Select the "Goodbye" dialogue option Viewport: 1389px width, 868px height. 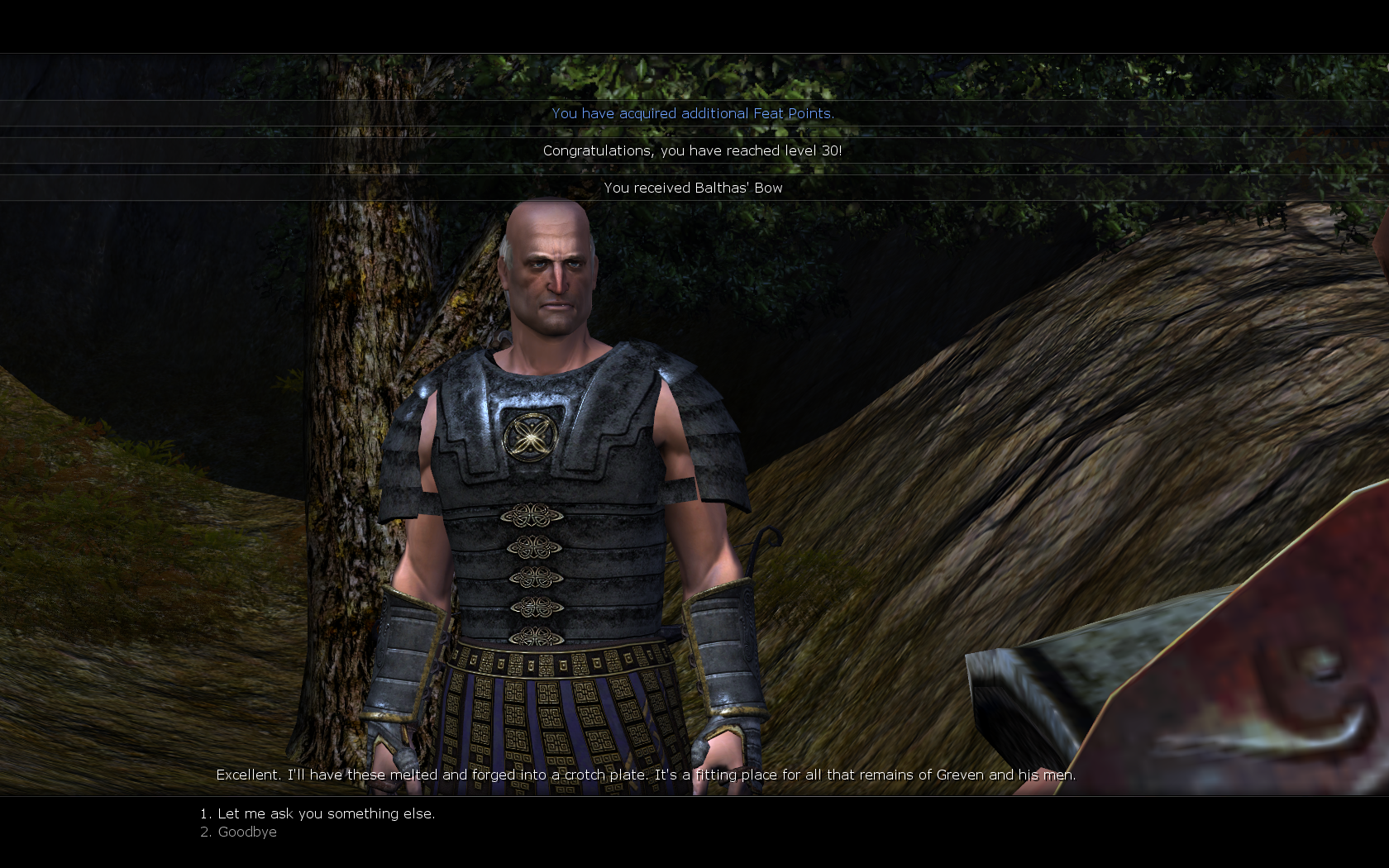coord(246,832)
